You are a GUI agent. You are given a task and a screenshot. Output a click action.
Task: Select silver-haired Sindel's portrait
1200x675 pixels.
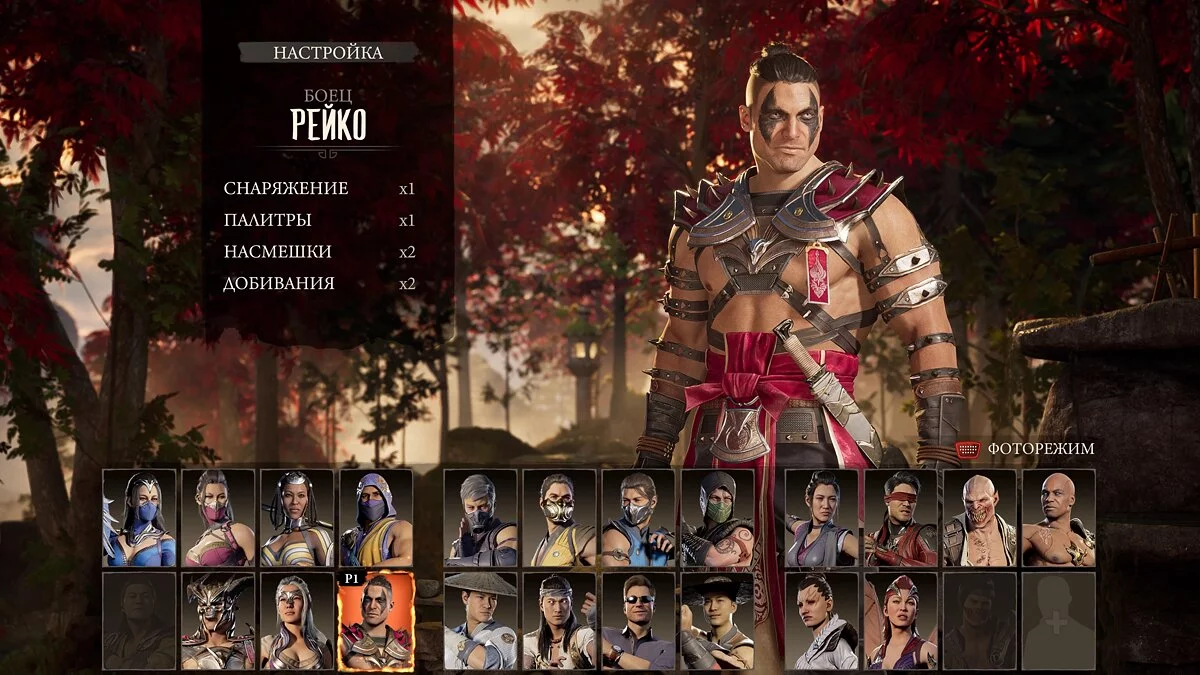[297, 621]
